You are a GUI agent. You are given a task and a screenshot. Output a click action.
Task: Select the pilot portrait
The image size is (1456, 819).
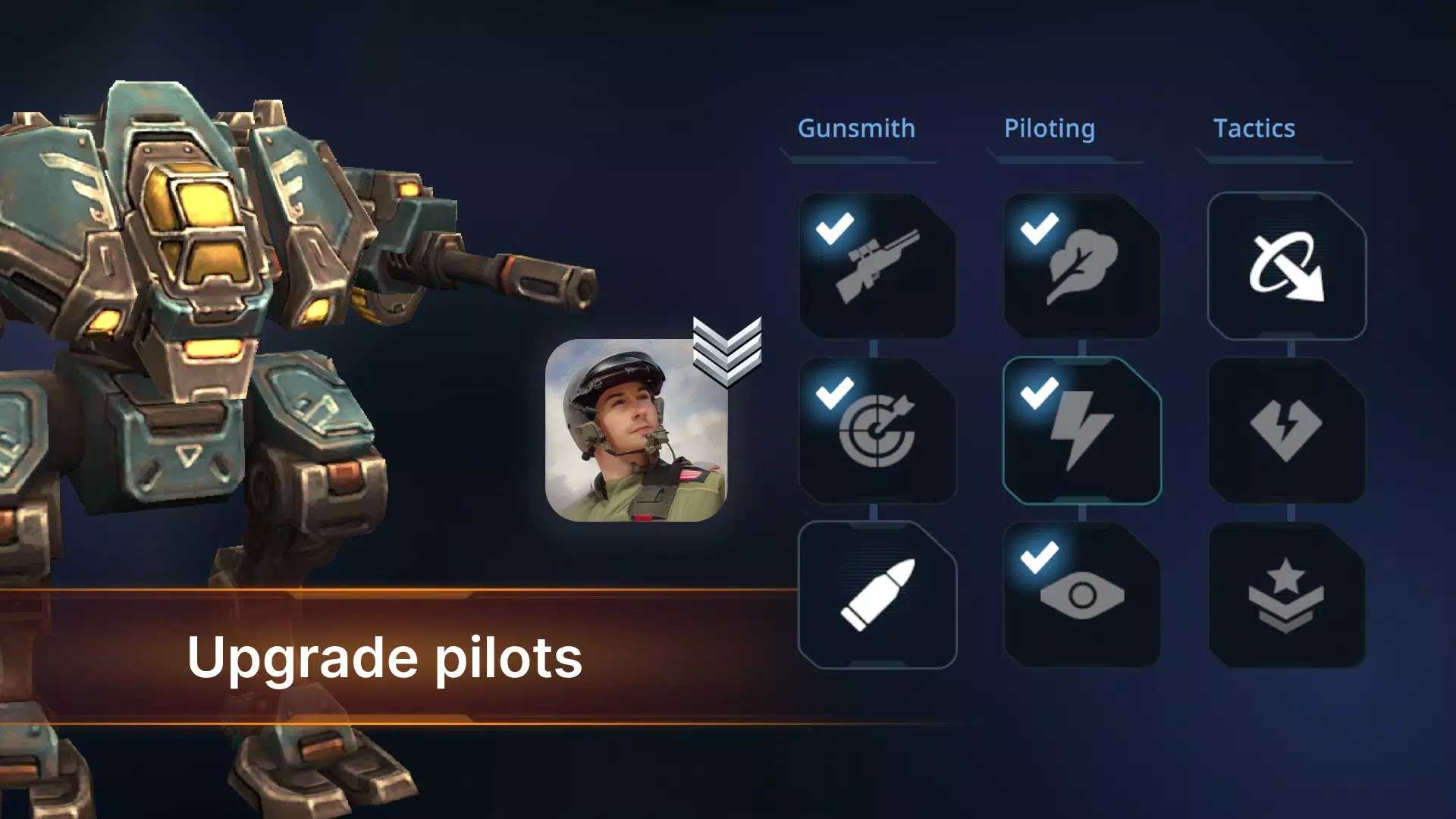point(636,430)
